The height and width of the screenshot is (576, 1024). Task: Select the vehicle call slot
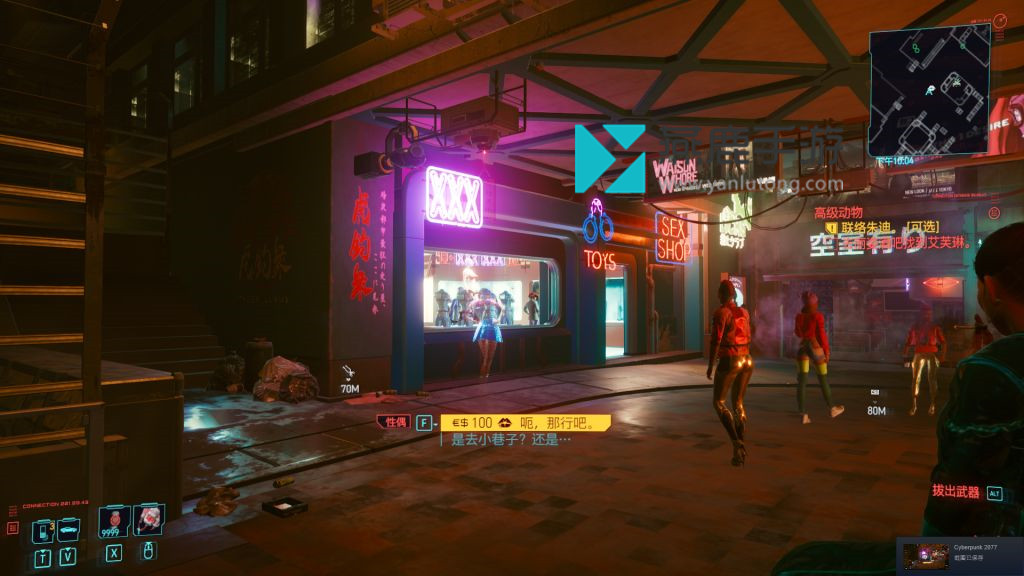click(x=68, y=529)
